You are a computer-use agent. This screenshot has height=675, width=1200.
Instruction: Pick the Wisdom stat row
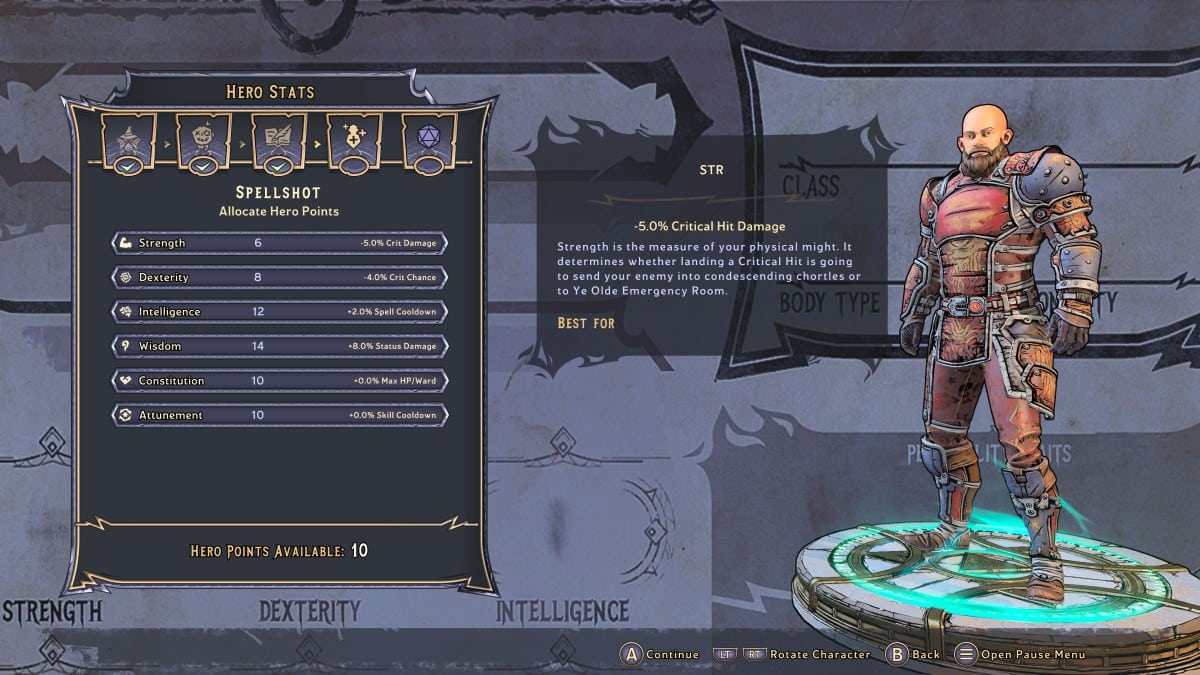click(x=279, y=346)
